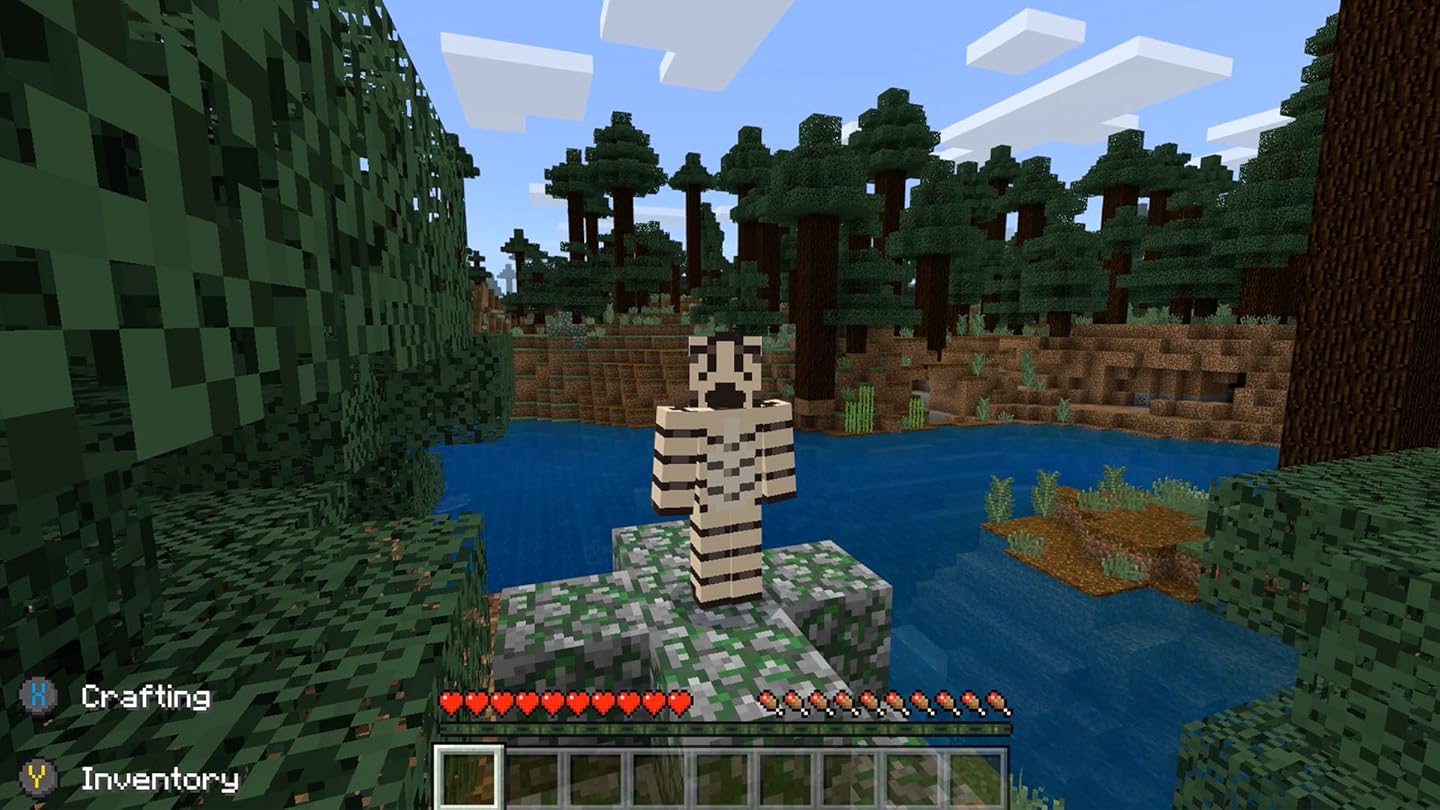Select the highlighted first hotbar slot
The width and height of the screenshot is (1440, 810).
pyautogui.click(x=468, y=775)
